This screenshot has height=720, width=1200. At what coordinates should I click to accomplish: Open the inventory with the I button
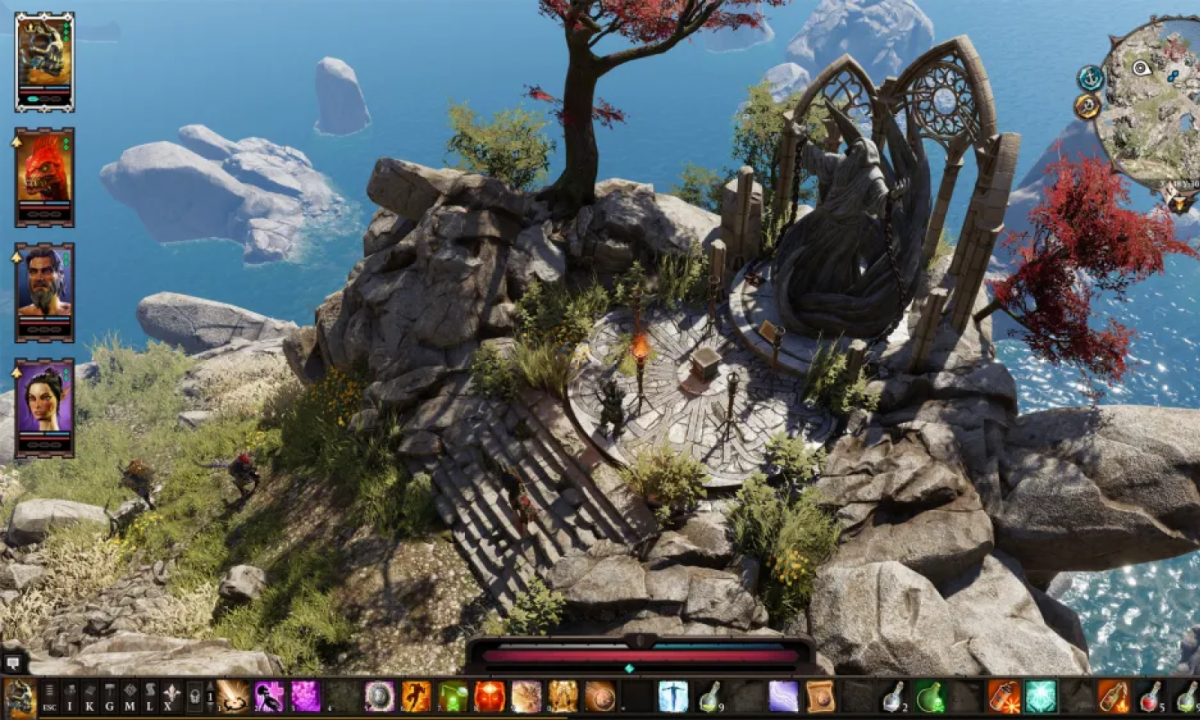(x=69, y=696)
